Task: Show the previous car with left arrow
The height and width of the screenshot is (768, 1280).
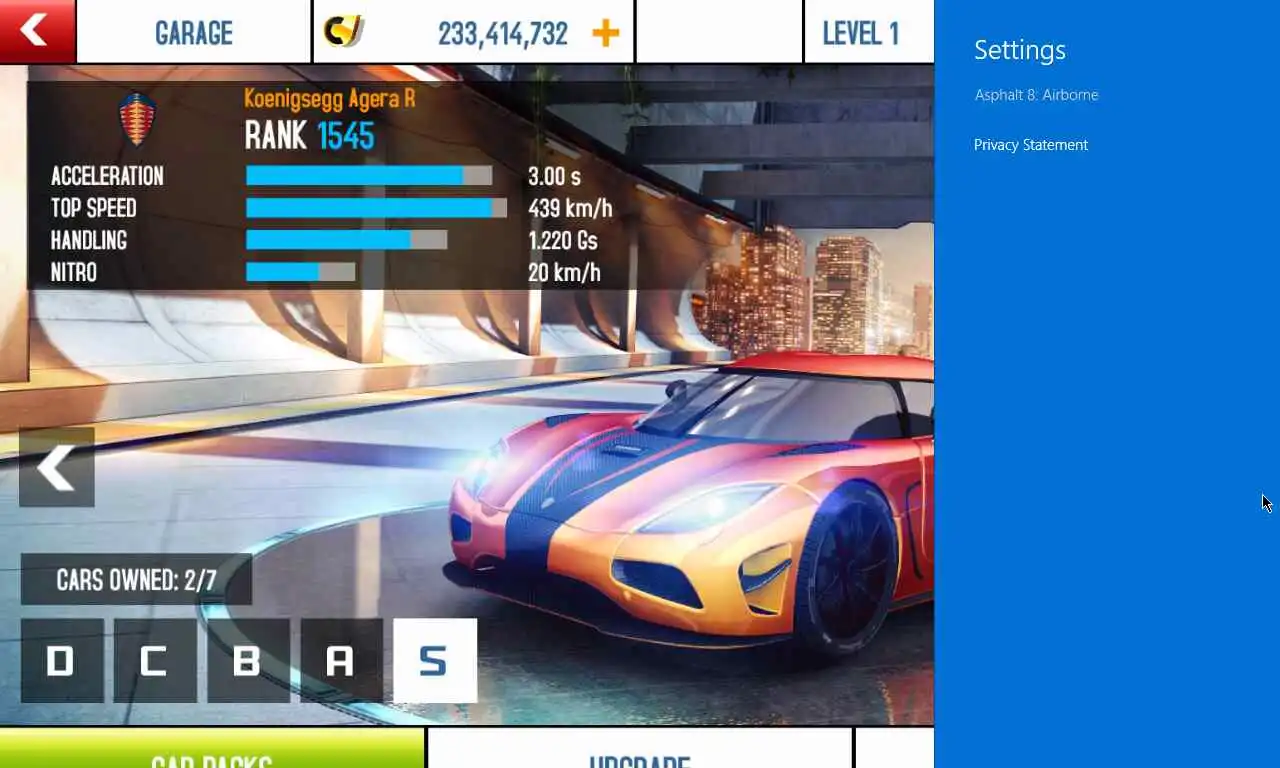Action: coord(57,467)
